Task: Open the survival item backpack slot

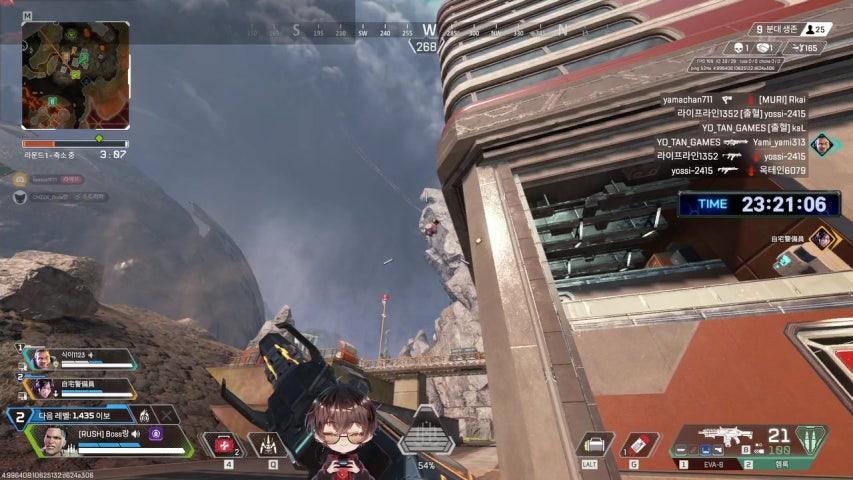Action: coord(597,444)
